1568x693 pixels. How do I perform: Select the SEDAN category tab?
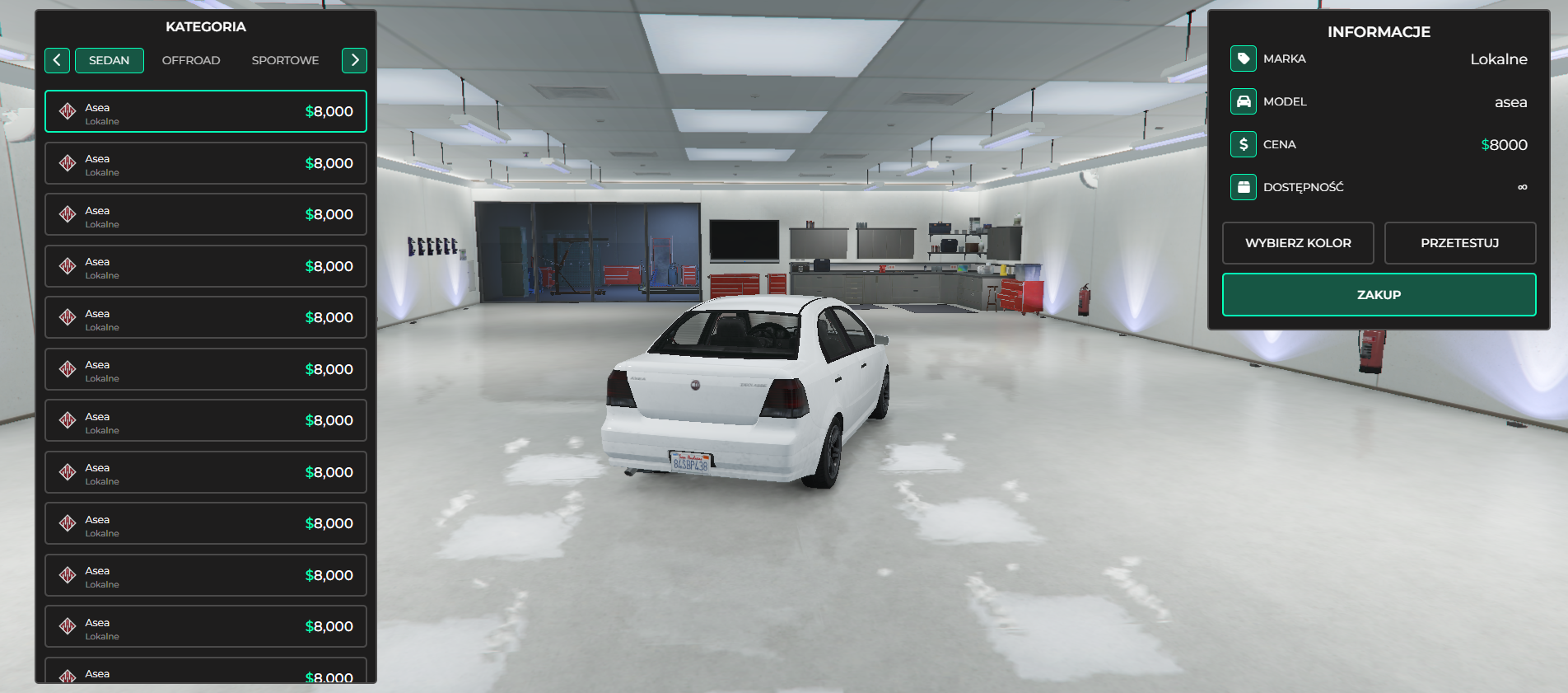(x=110, y=60)
